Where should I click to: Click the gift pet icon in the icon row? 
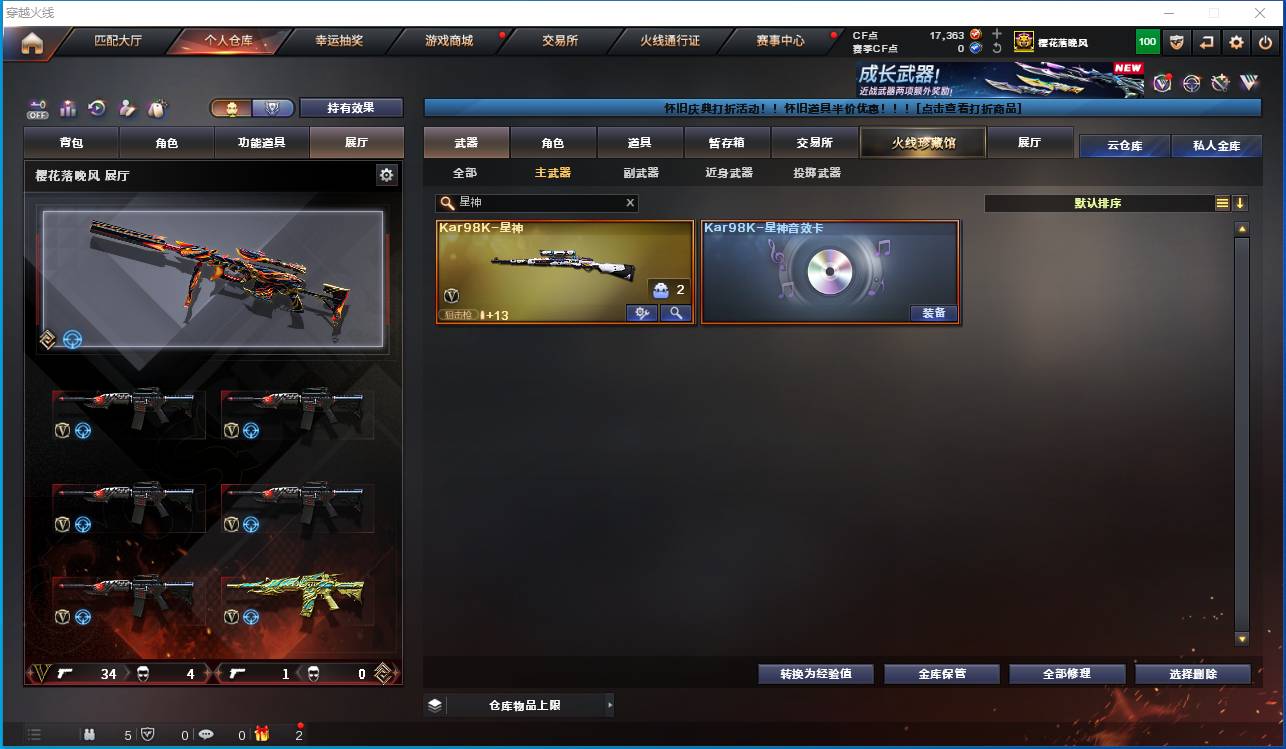(156, 106)
